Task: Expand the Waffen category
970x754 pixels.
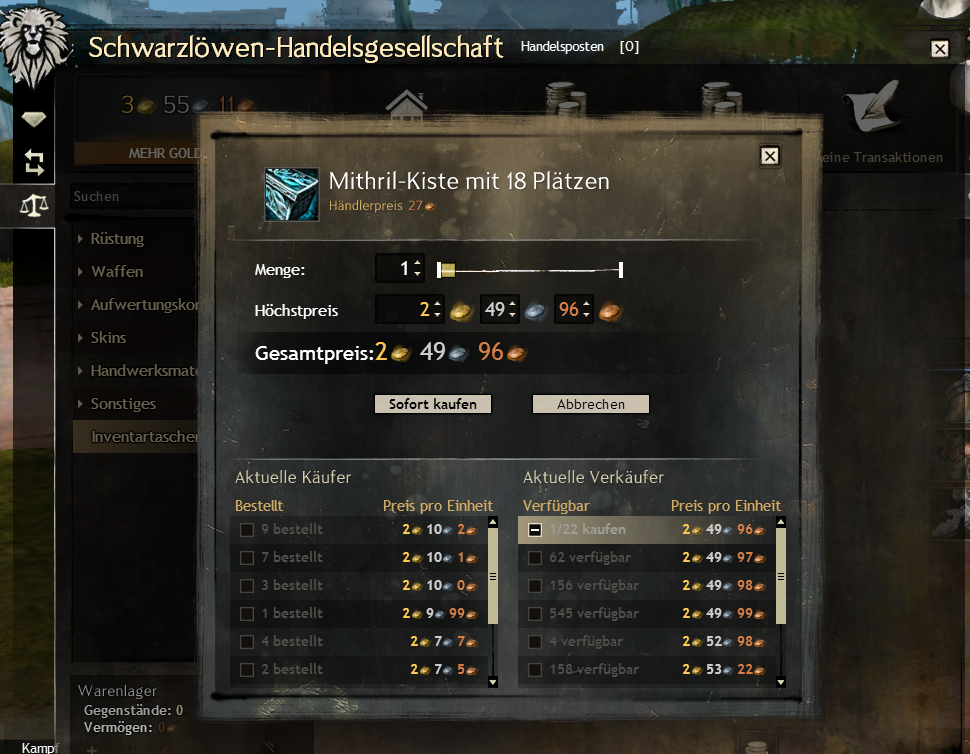Action: click(x=116, y=272)
